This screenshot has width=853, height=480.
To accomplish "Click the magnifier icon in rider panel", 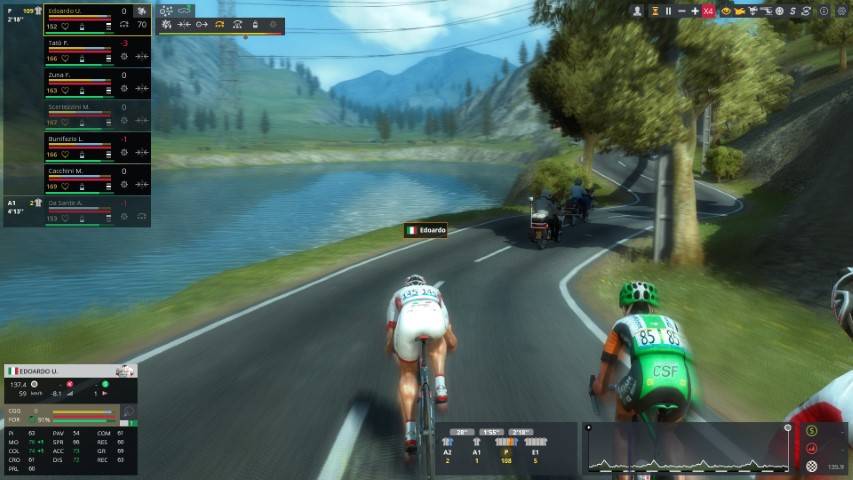I will click(128, 411).
